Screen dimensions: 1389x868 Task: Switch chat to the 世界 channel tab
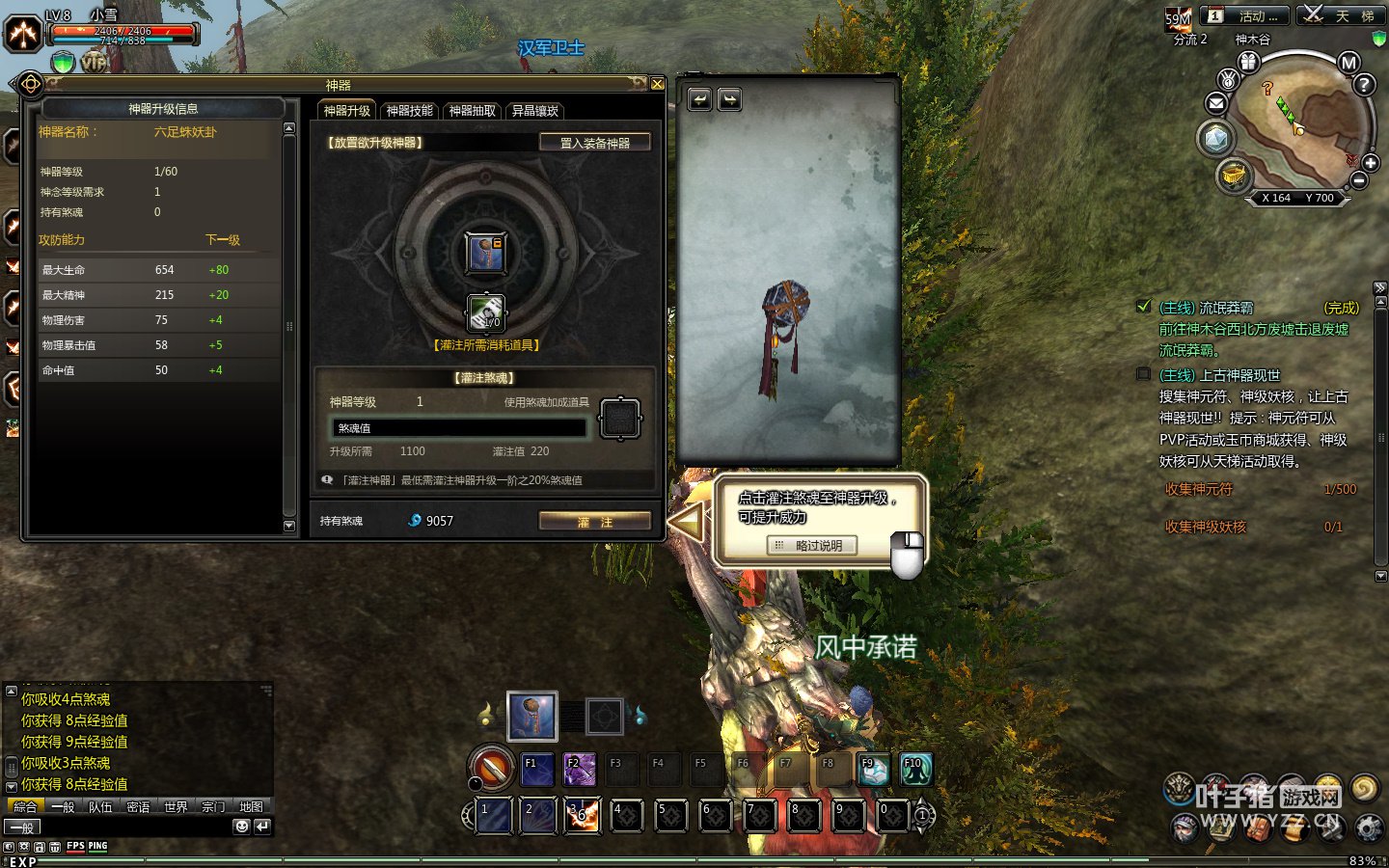point(176,807)
